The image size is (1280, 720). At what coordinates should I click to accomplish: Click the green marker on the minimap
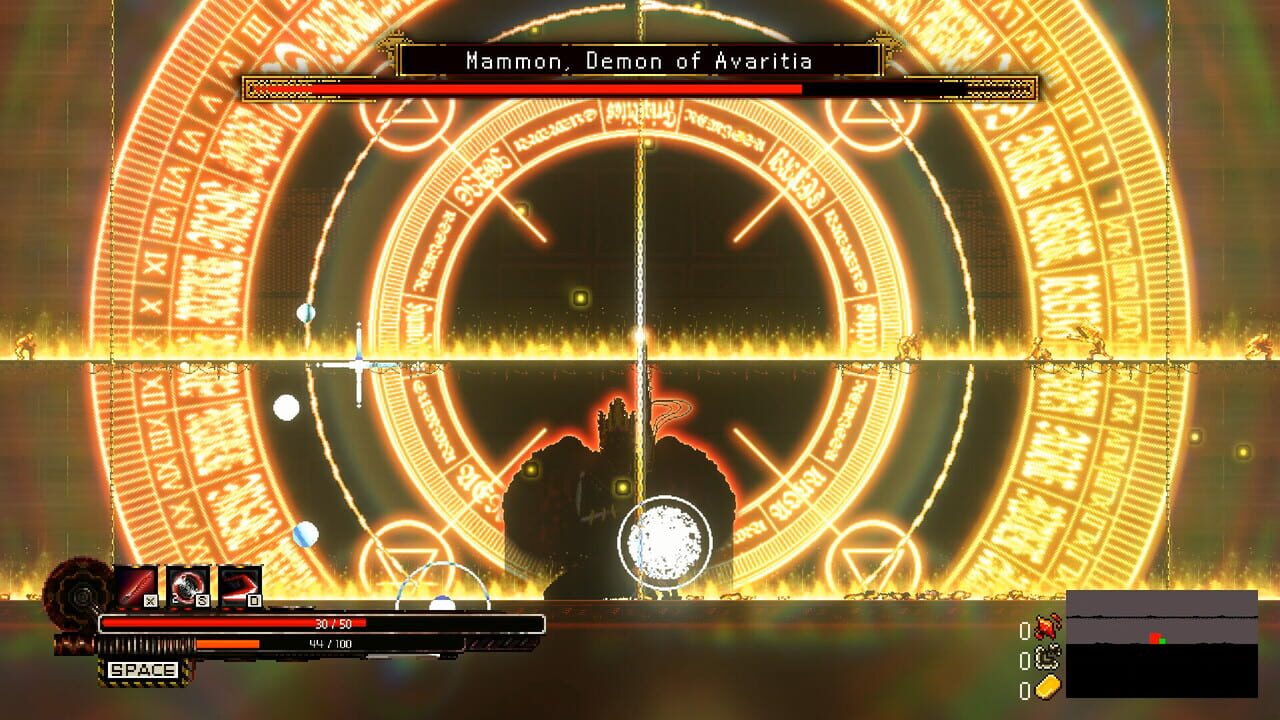(1162, 641)
